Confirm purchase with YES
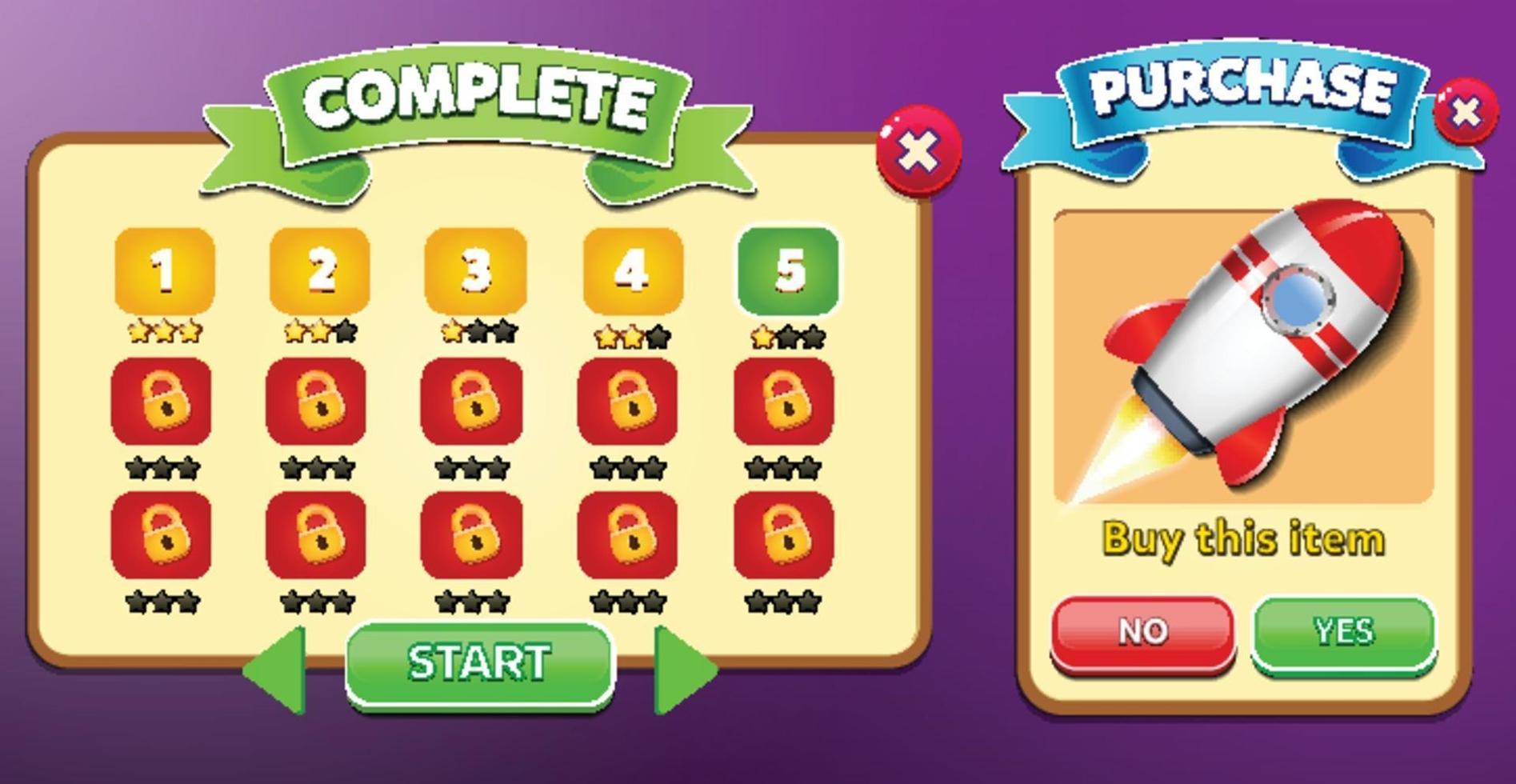This screenshot has height=784, width=1516. tap(1344, 632)
